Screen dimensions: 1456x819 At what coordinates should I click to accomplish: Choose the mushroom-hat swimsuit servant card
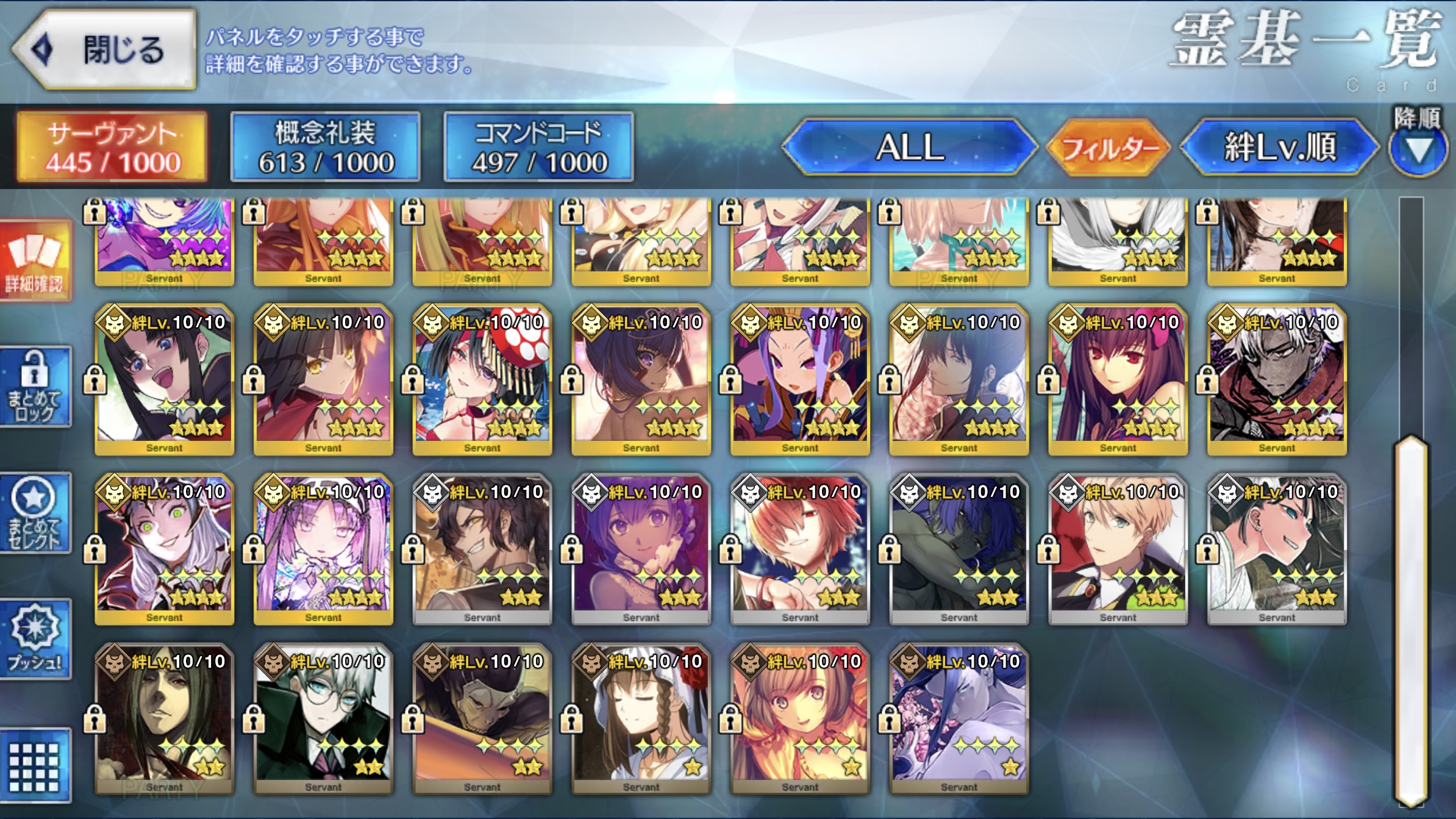[x=482, y=380]
